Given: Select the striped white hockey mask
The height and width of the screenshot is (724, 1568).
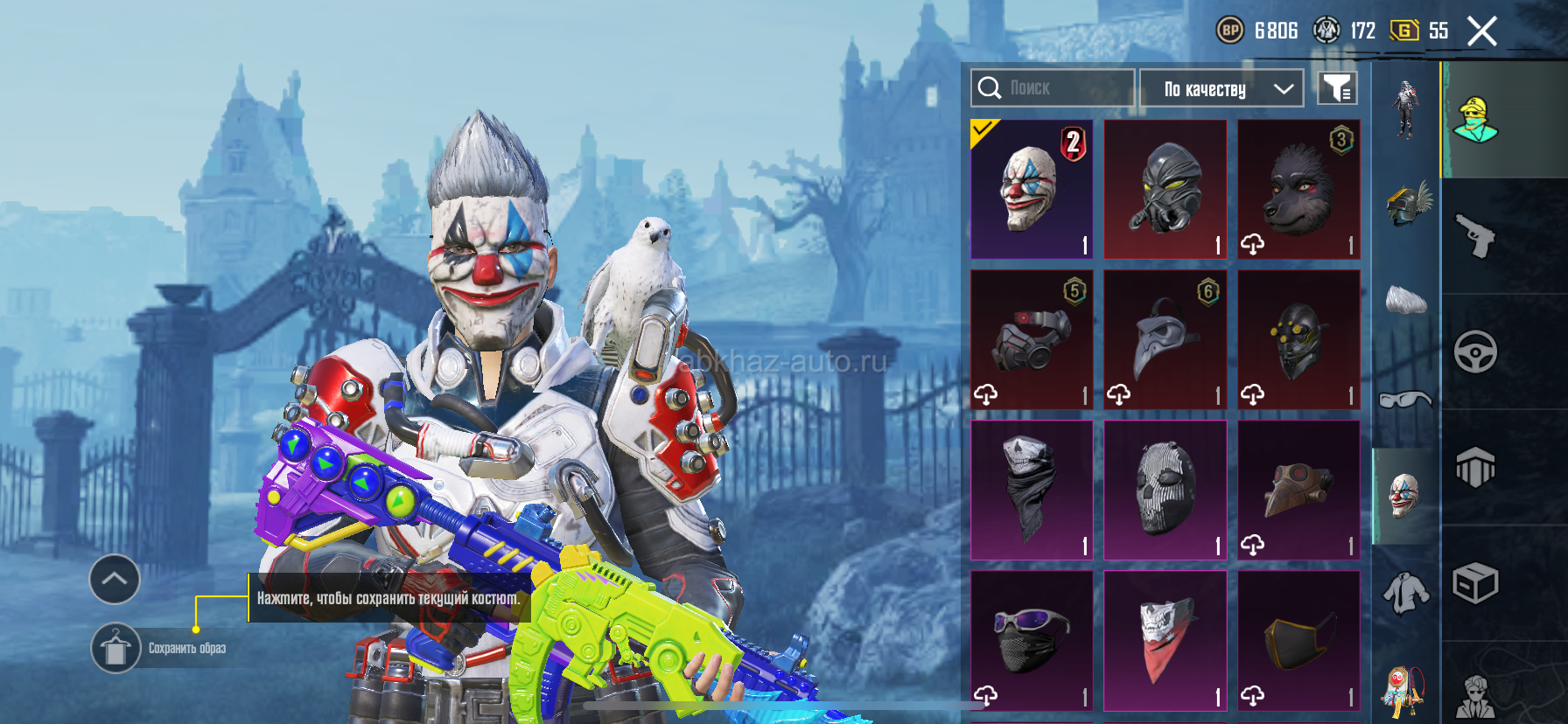Looking at the screenshot, I should [1165, 491].
